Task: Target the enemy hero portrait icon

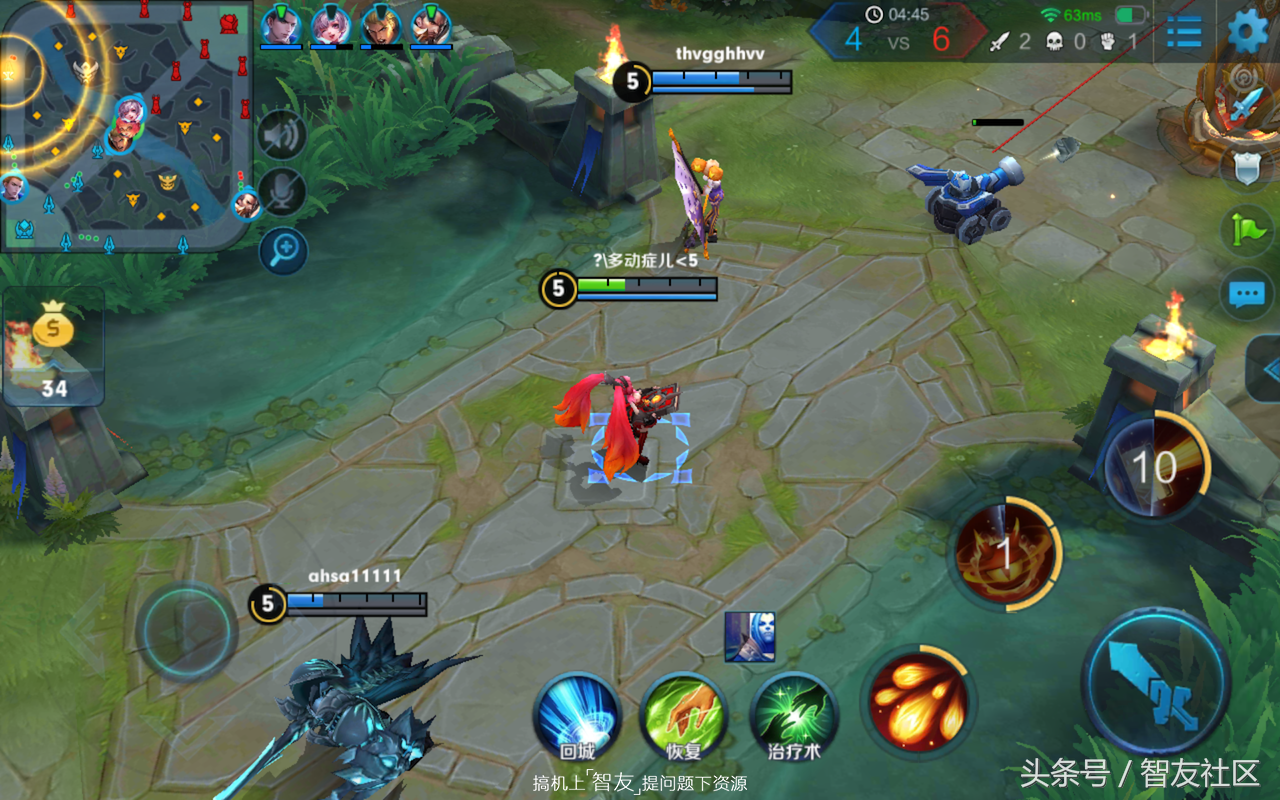Action: pyautogui.click(x=749, y=637)
